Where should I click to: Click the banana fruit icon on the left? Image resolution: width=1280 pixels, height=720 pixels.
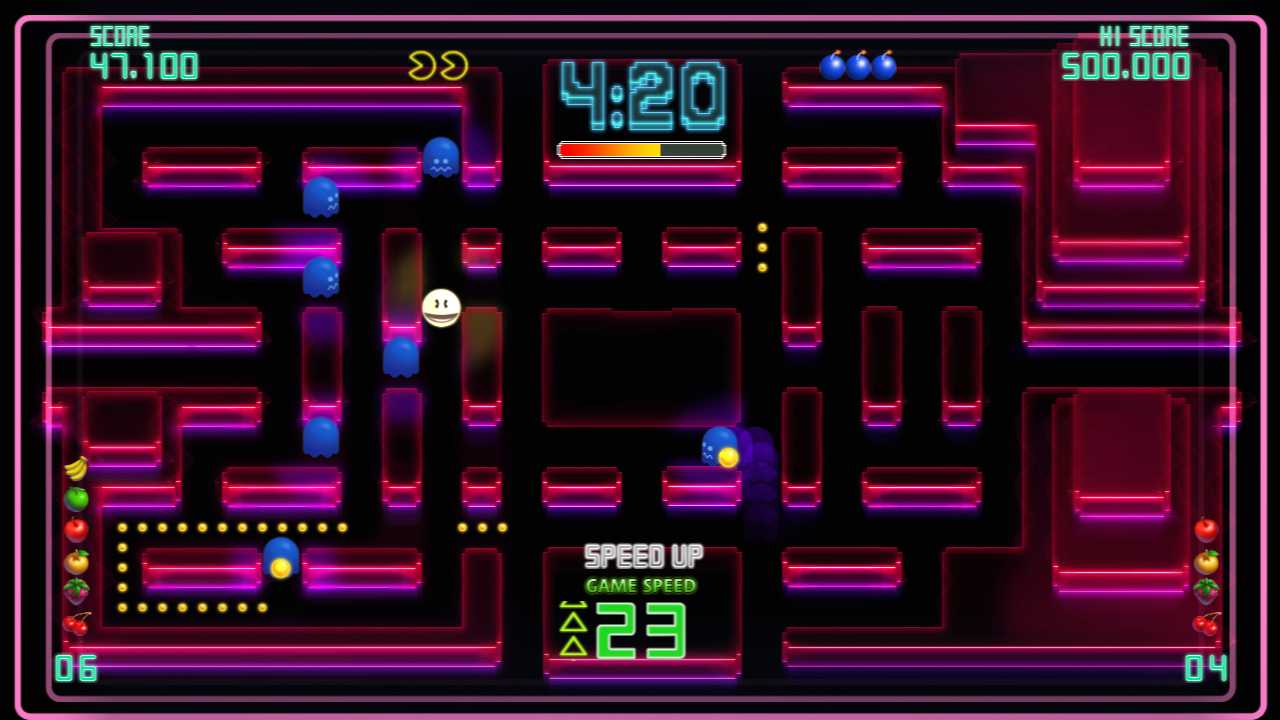(x=75, y=466)
